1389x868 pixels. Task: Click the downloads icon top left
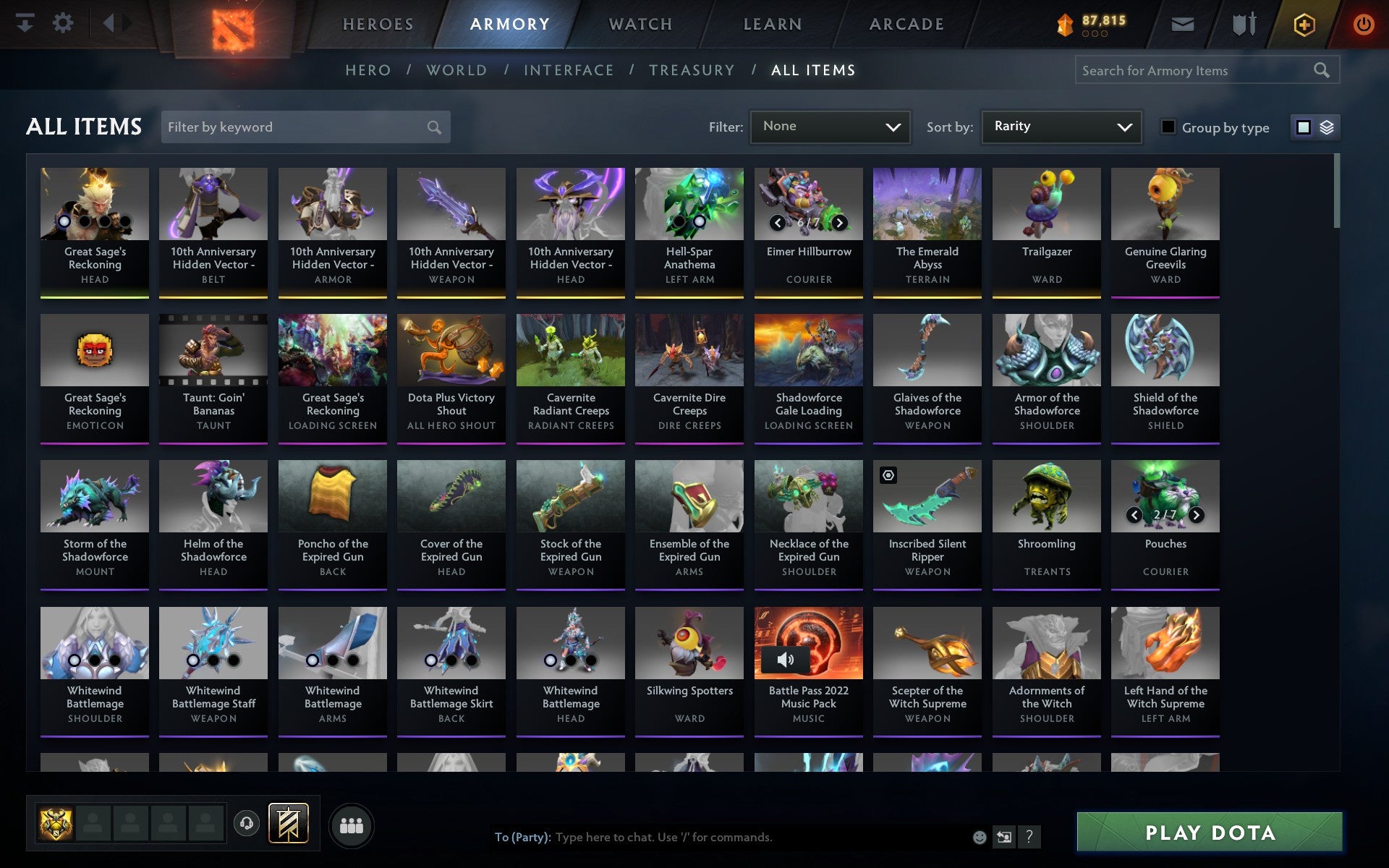pos(26,23)
